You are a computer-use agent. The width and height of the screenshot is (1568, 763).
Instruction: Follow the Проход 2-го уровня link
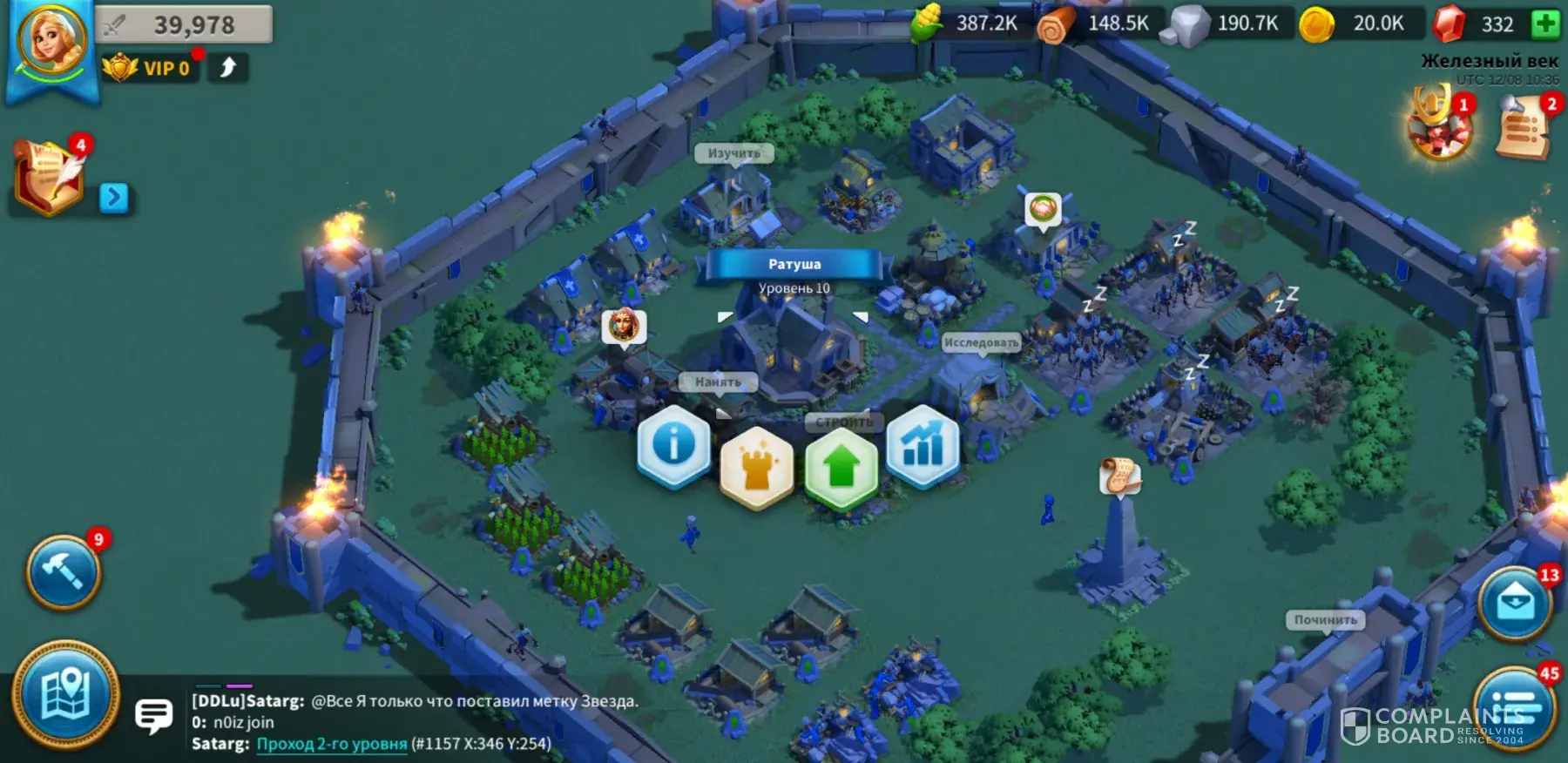[331, 744]
